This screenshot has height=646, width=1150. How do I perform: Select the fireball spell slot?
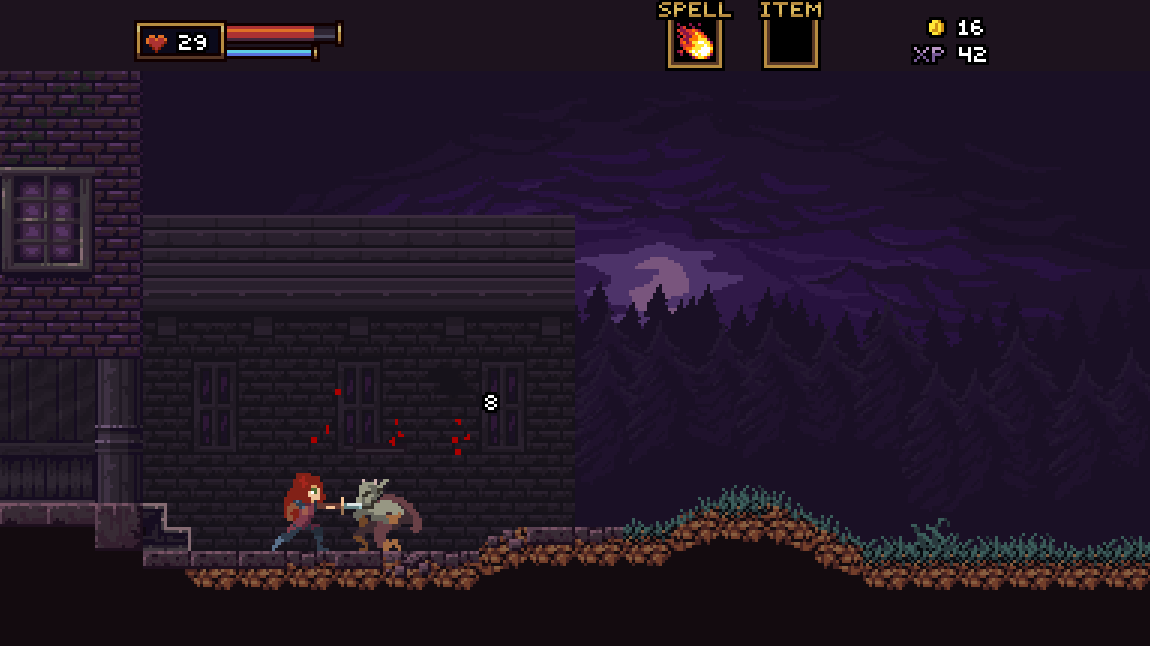694,44
